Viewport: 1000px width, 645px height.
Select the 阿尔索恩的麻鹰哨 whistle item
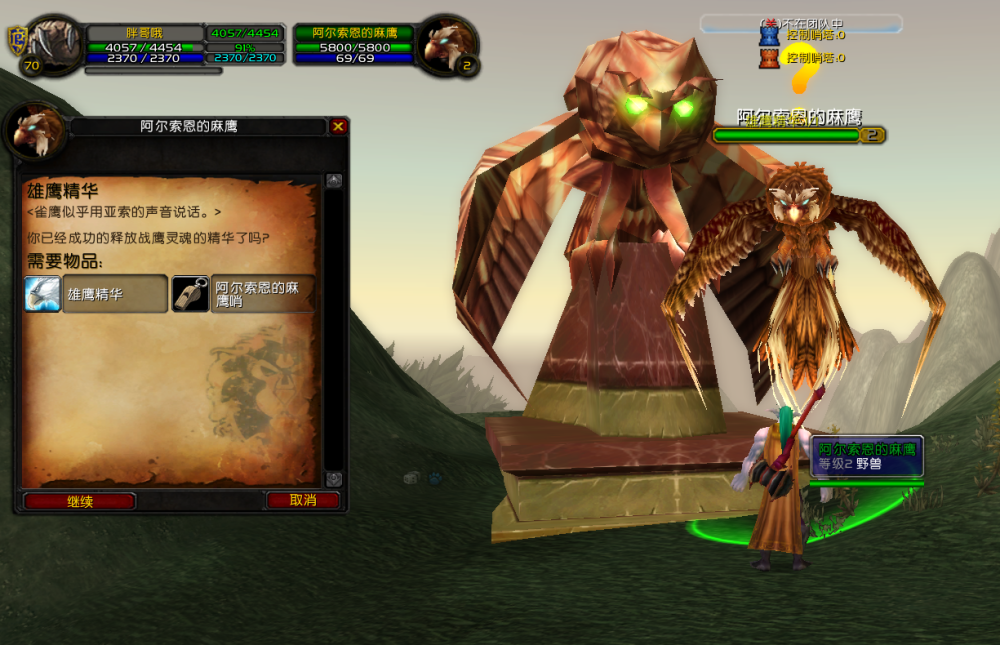(x=190, y=294)
